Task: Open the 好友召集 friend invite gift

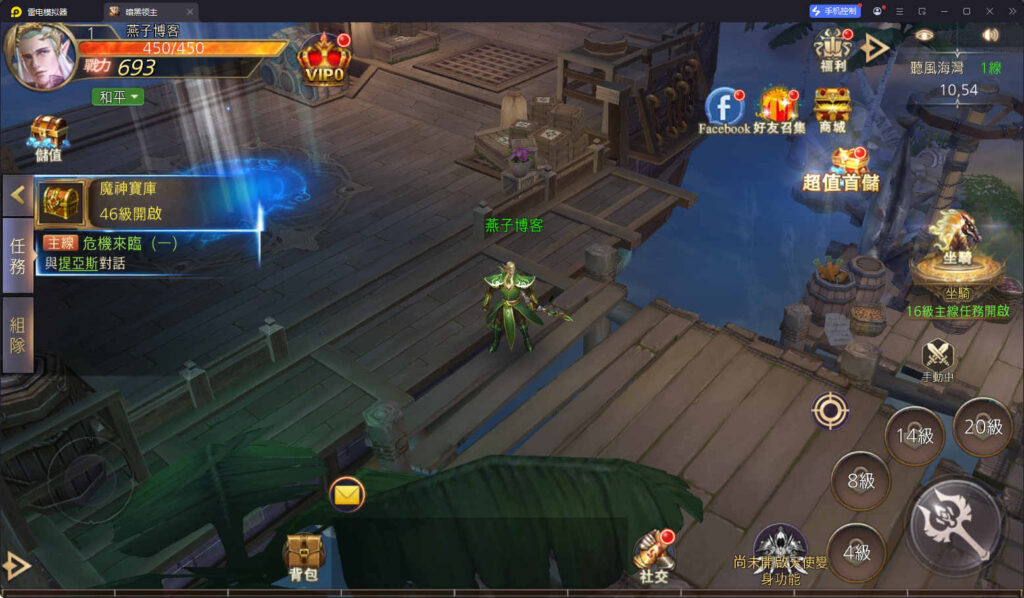Action: pyautogui.click(x=779, y=108)
